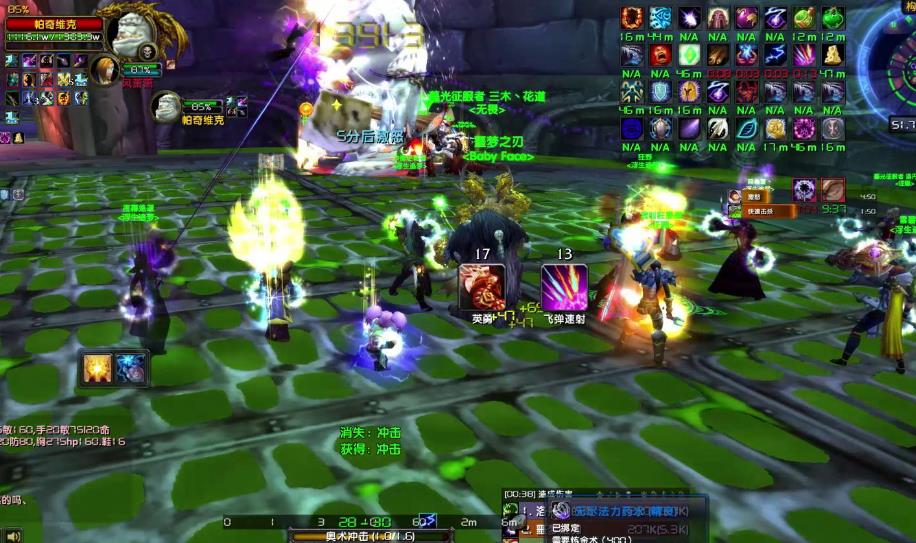The width and height of the screenshot is (916, 543).
Task: Activate the 英勇 cooldown icon
Action: click(482, 287)
